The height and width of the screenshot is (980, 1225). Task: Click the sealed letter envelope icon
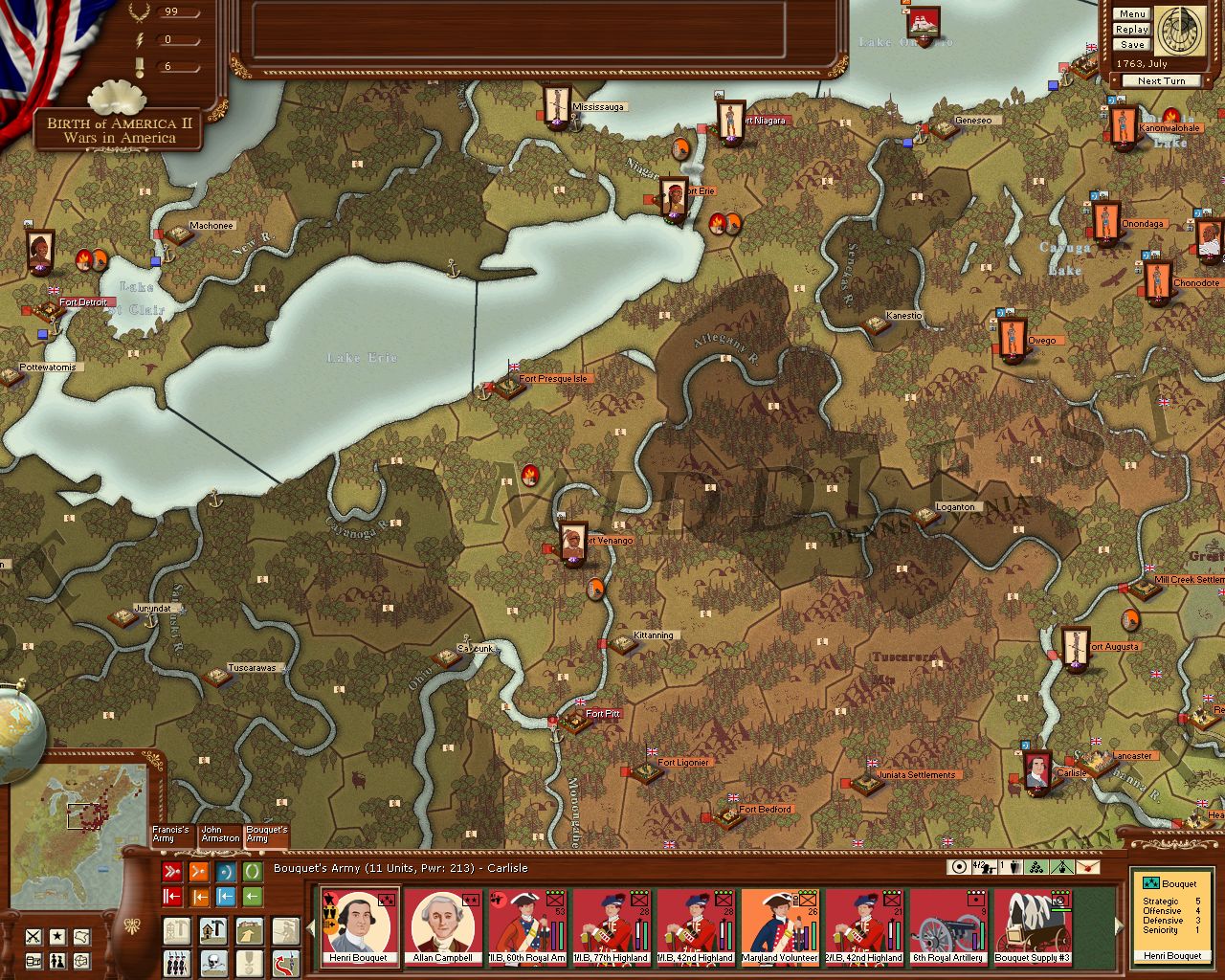[1086, 867]
